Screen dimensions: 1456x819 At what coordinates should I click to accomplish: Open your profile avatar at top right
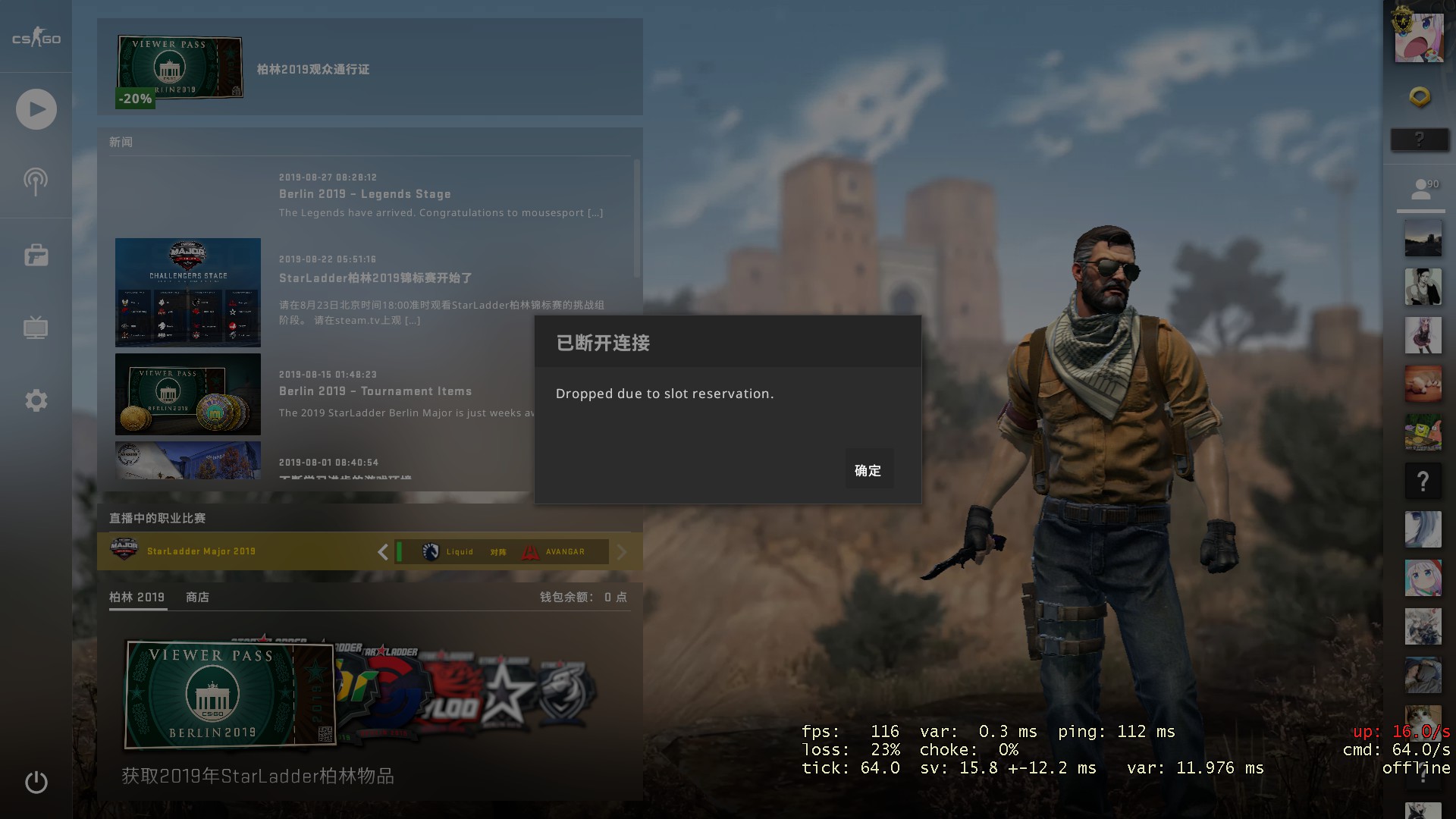pos(1419,36)
